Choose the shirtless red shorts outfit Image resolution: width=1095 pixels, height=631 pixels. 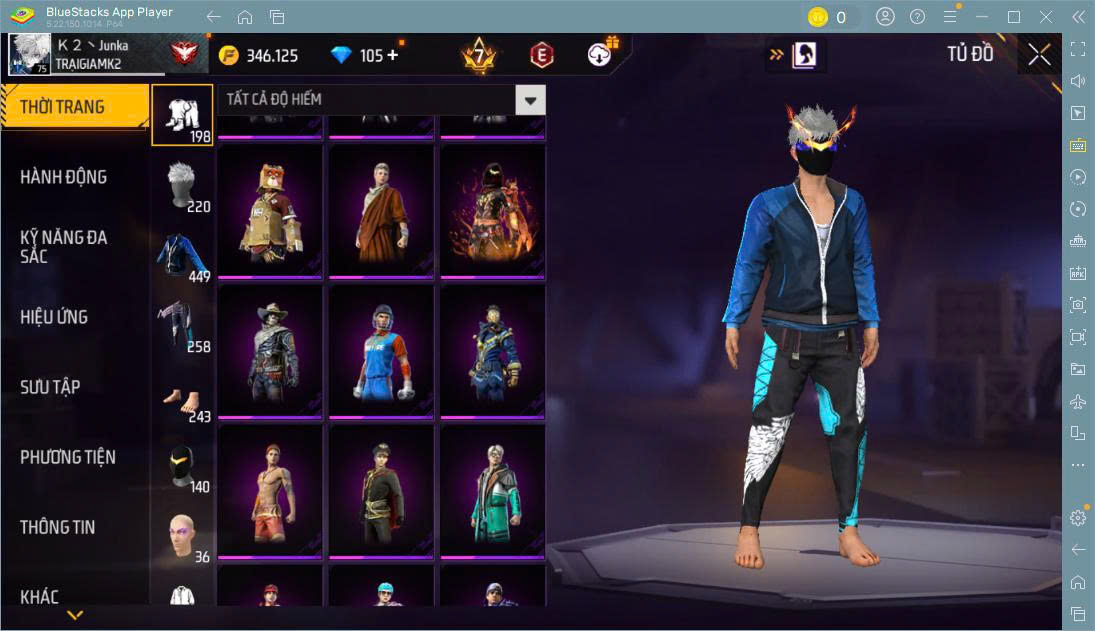coord(270,492)
